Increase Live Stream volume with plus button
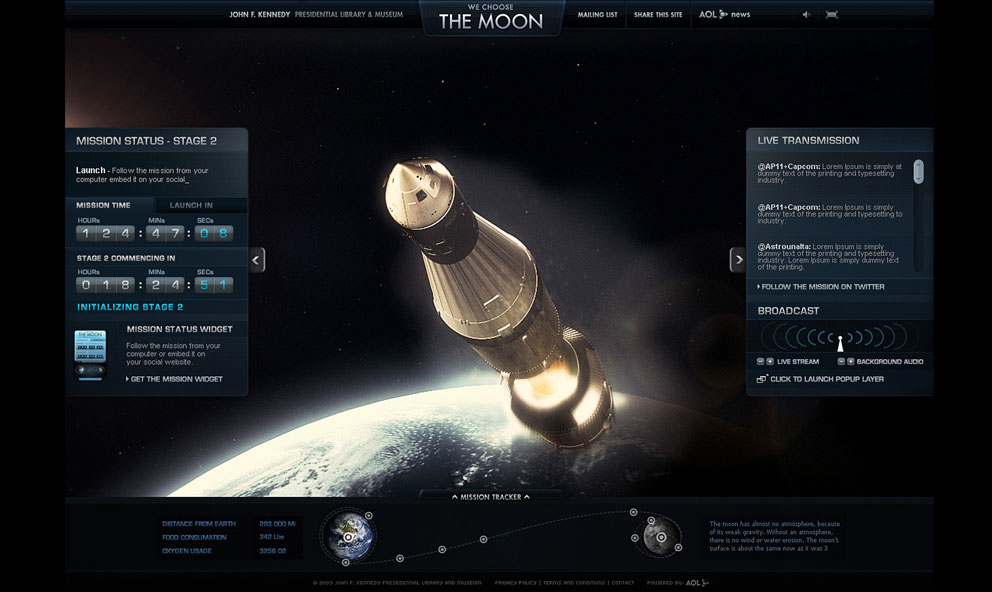 pyautogui.click(x=770, y=361)
